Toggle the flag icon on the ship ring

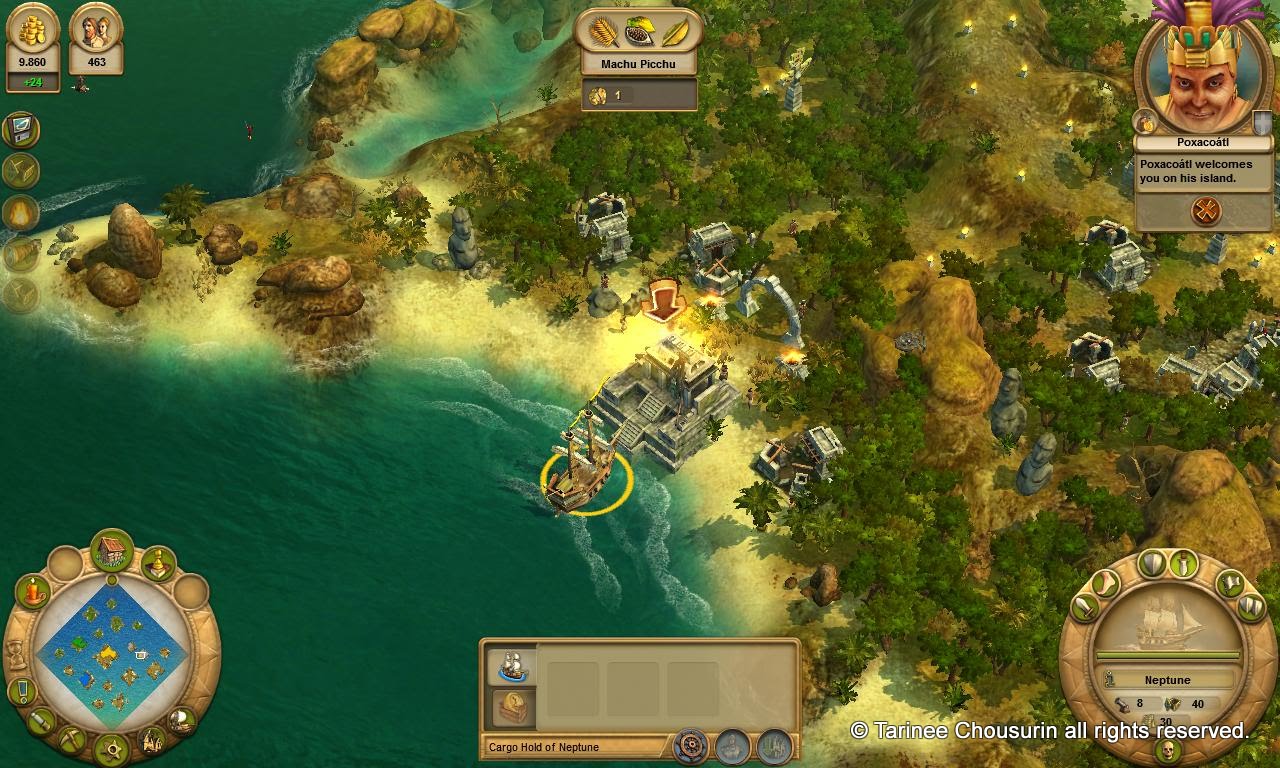[x=1230, y=585]
